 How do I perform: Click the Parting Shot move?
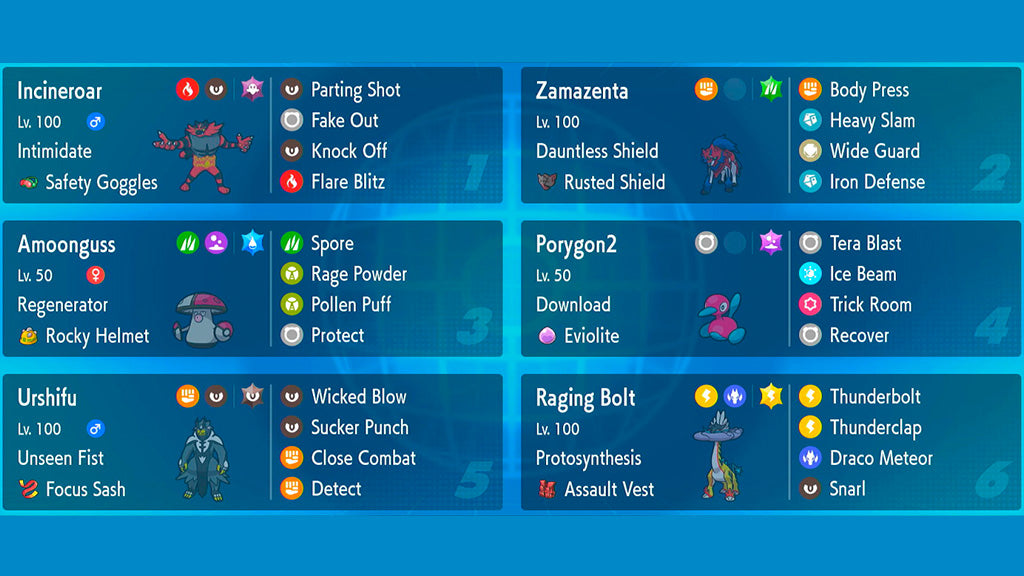355,90
